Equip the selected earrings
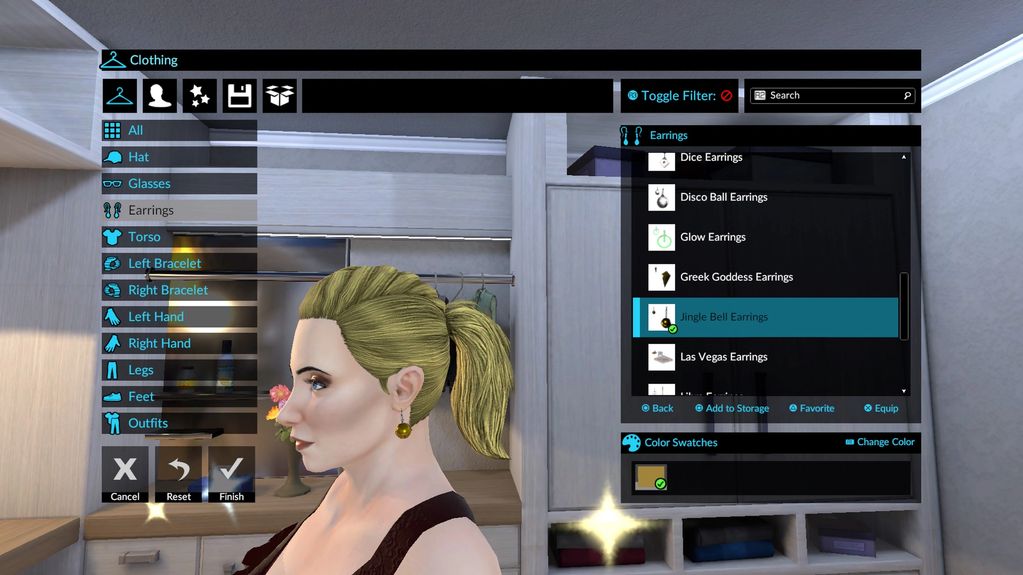This screenshot has width=1023, height=575. tap(881, 408)
